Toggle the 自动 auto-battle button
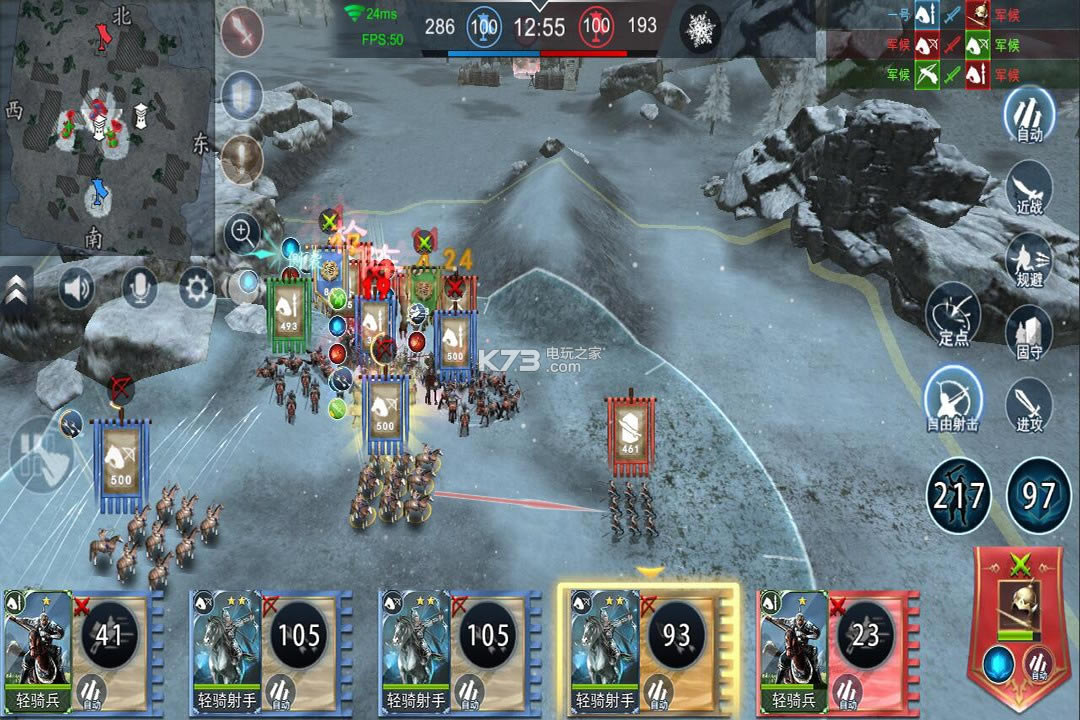Viewport: 1080px width, 720px height. (1029, 115)
